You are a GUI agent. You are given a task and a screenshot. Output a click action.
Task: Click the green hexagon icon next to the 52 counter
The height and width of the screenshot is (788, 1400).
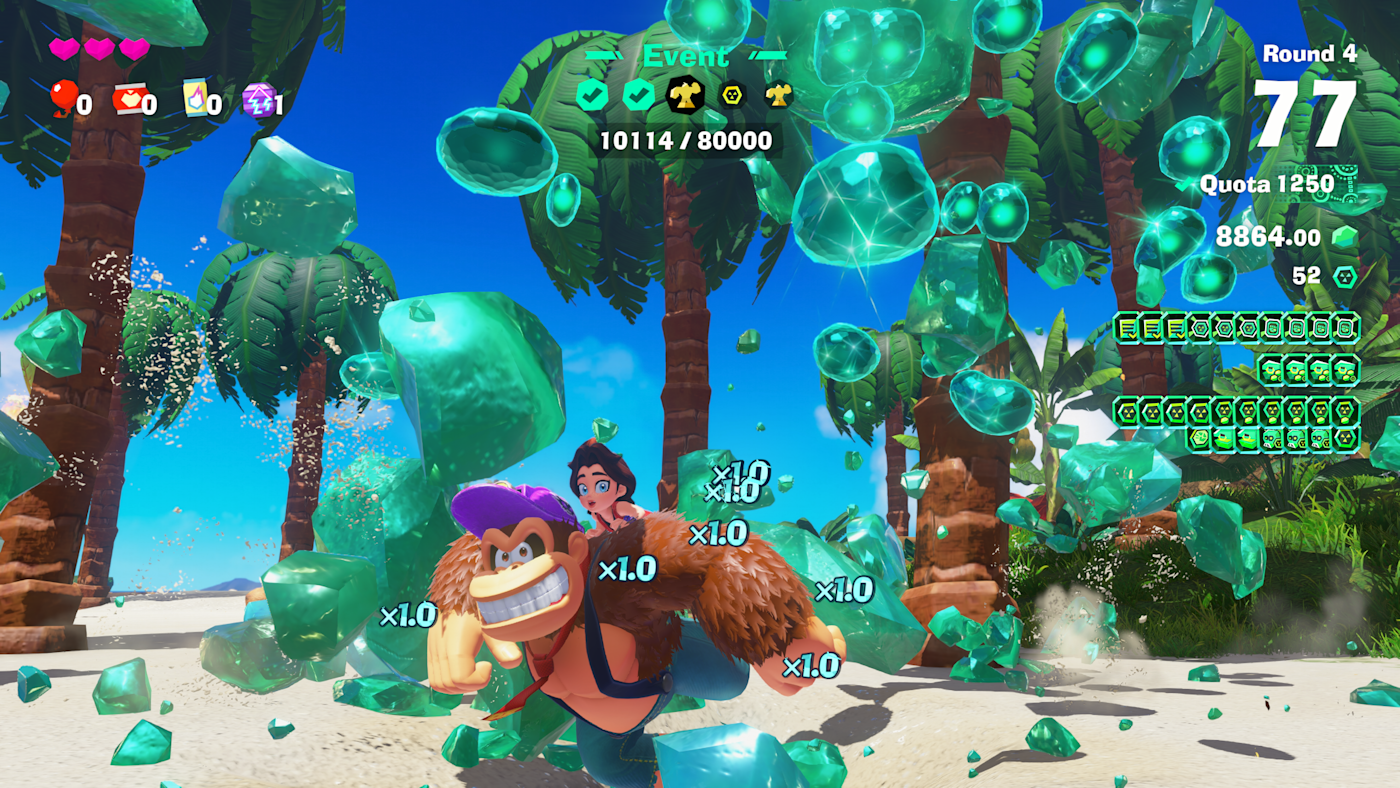pos(1346,276)
